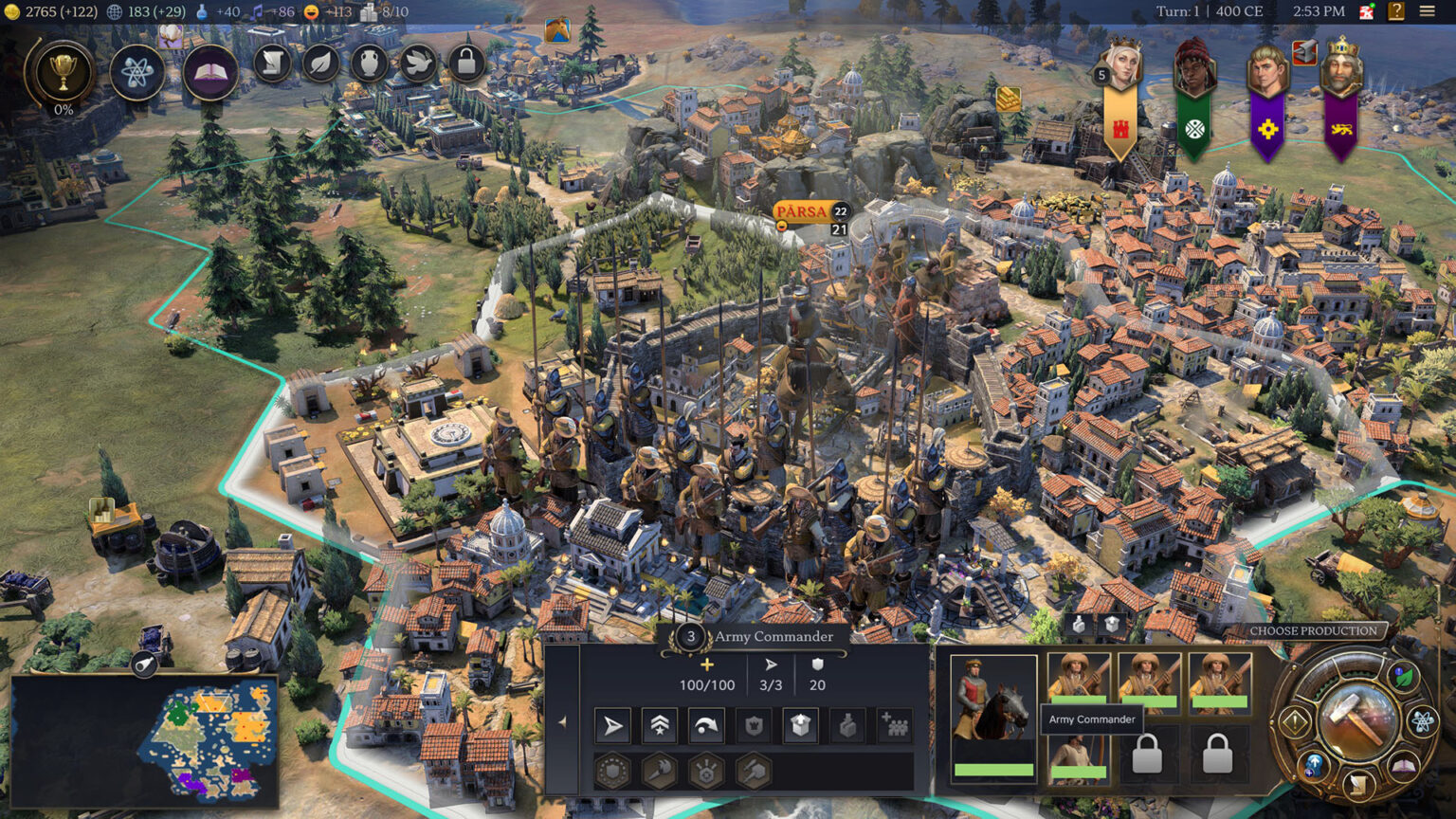Open the tech tree atom icon

(x=136, y=72)
